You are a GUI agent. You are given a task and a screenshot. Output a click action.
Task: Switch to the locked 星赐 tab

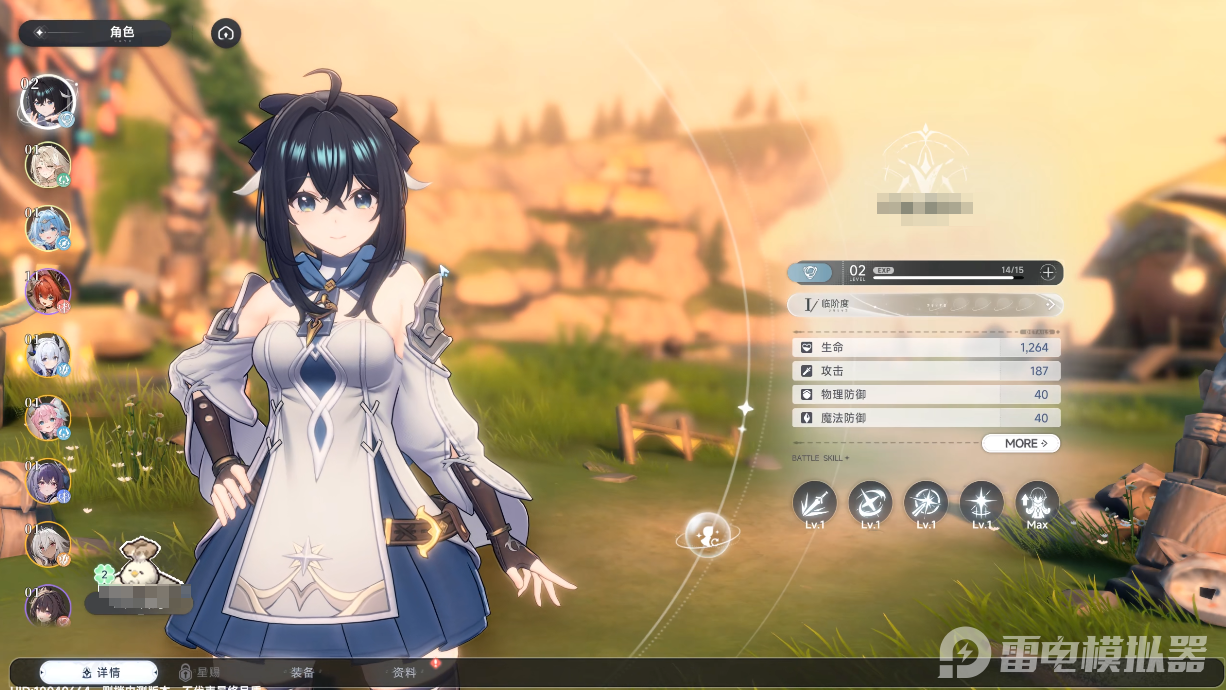[x=200, y=672]
